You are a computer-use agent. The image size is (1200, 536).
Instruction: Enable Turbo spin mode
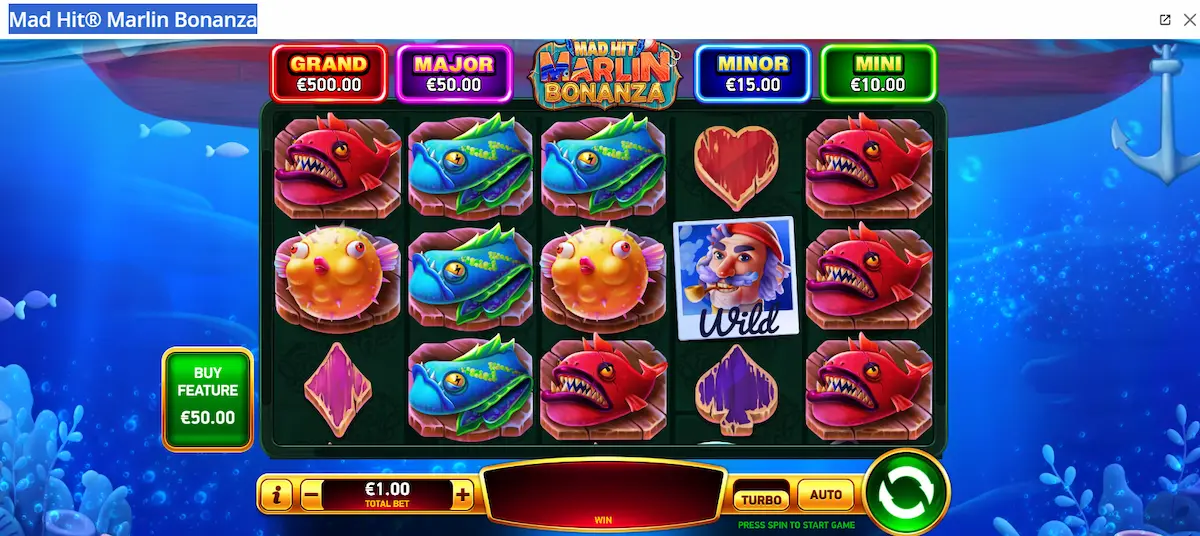pyautogui.click(x=761, y=497)
